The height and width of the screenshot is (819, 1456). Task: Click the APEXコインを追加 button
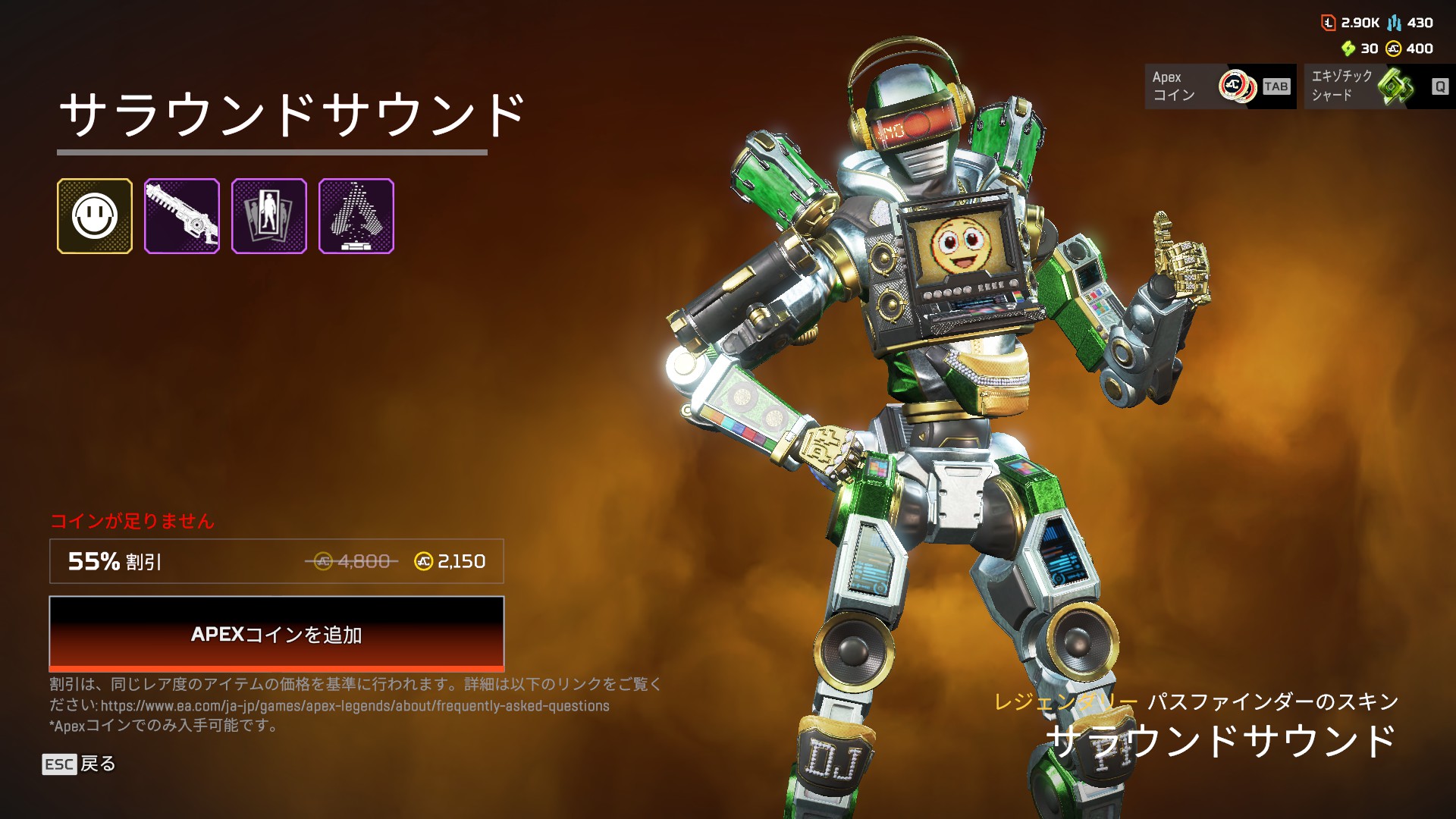point(276,634)
